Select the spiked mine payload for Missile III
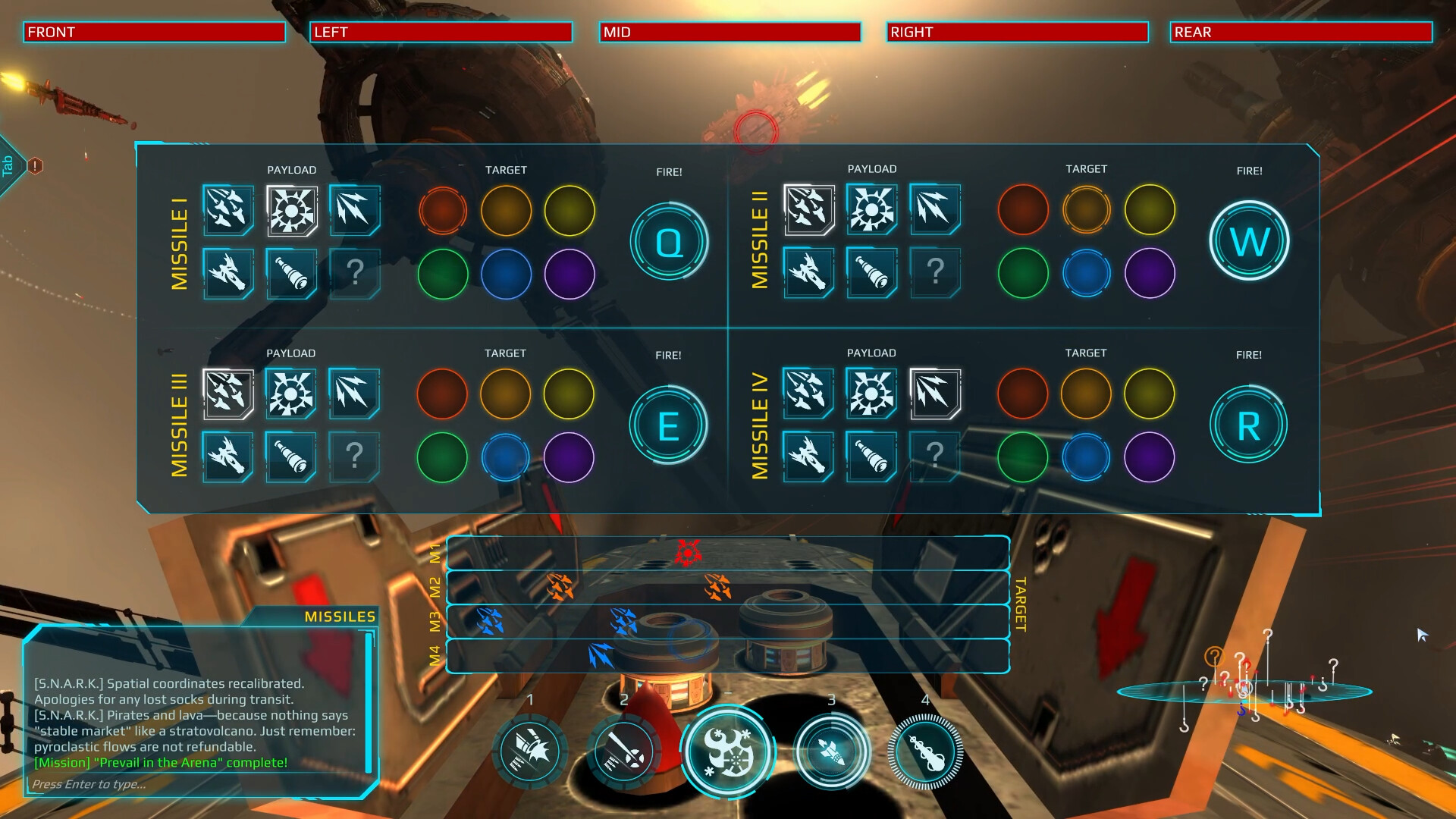 291,394
